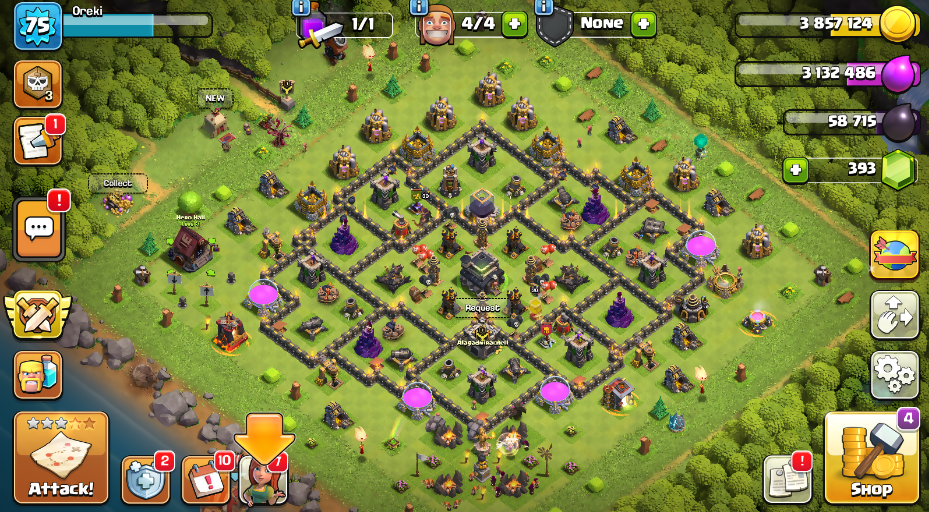
Task: Open the Shop
Action: tap(871, 458)
